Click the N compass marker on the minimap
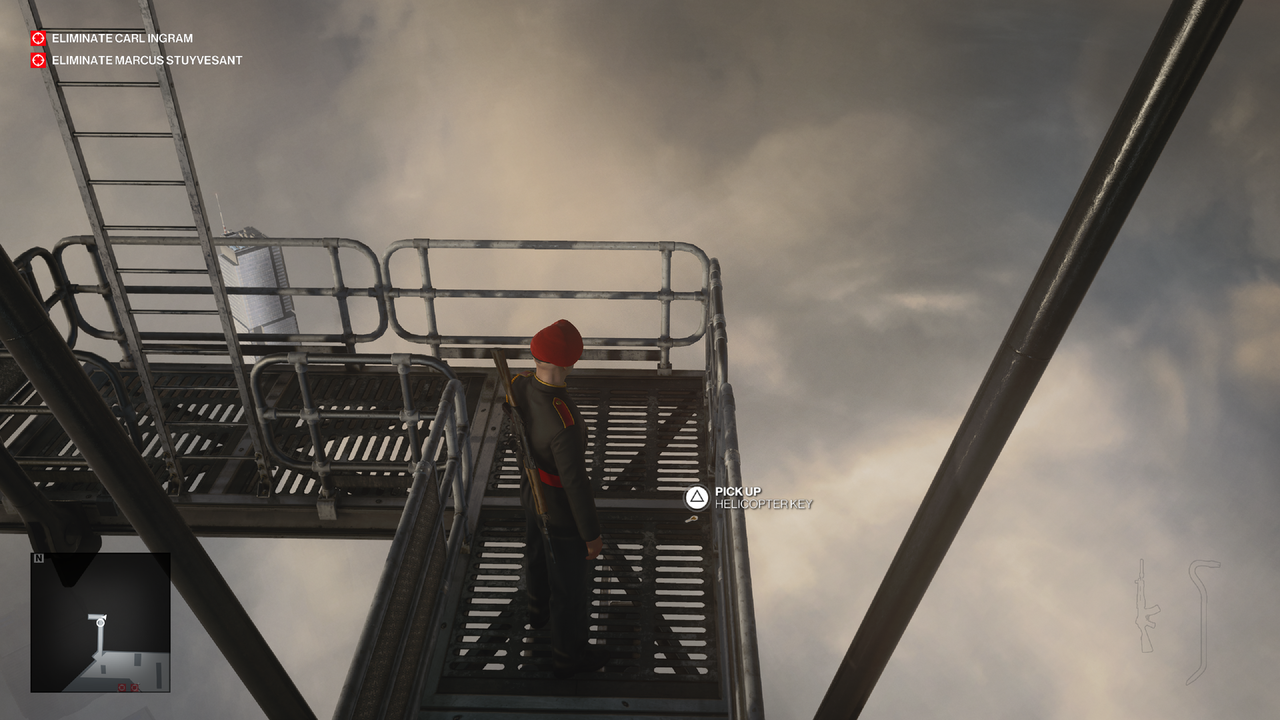 tap(38, 558)
